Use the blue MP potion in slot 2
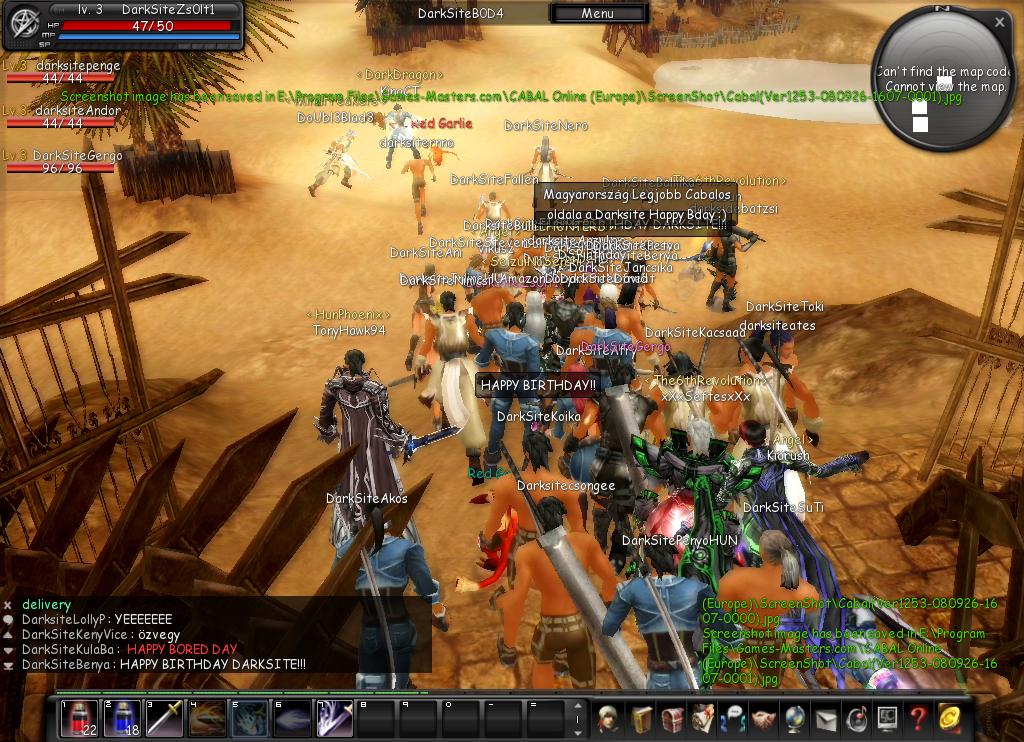 click(x=122, y=719)
